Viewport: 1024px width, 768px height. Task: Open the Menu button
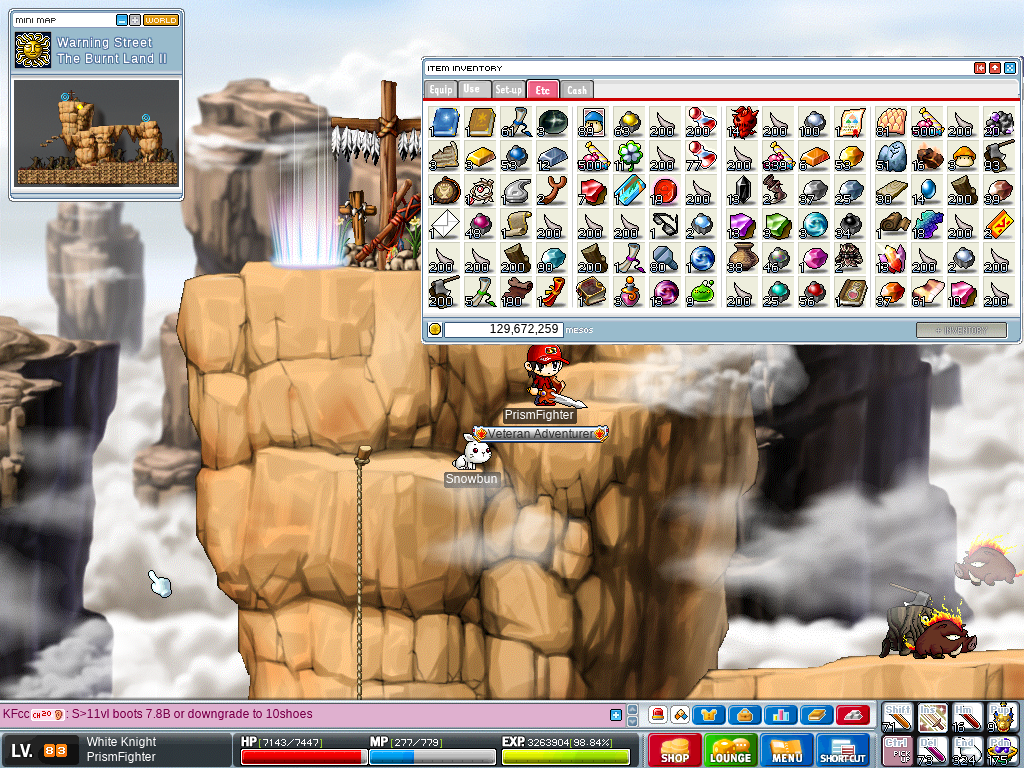click(787, 749)
